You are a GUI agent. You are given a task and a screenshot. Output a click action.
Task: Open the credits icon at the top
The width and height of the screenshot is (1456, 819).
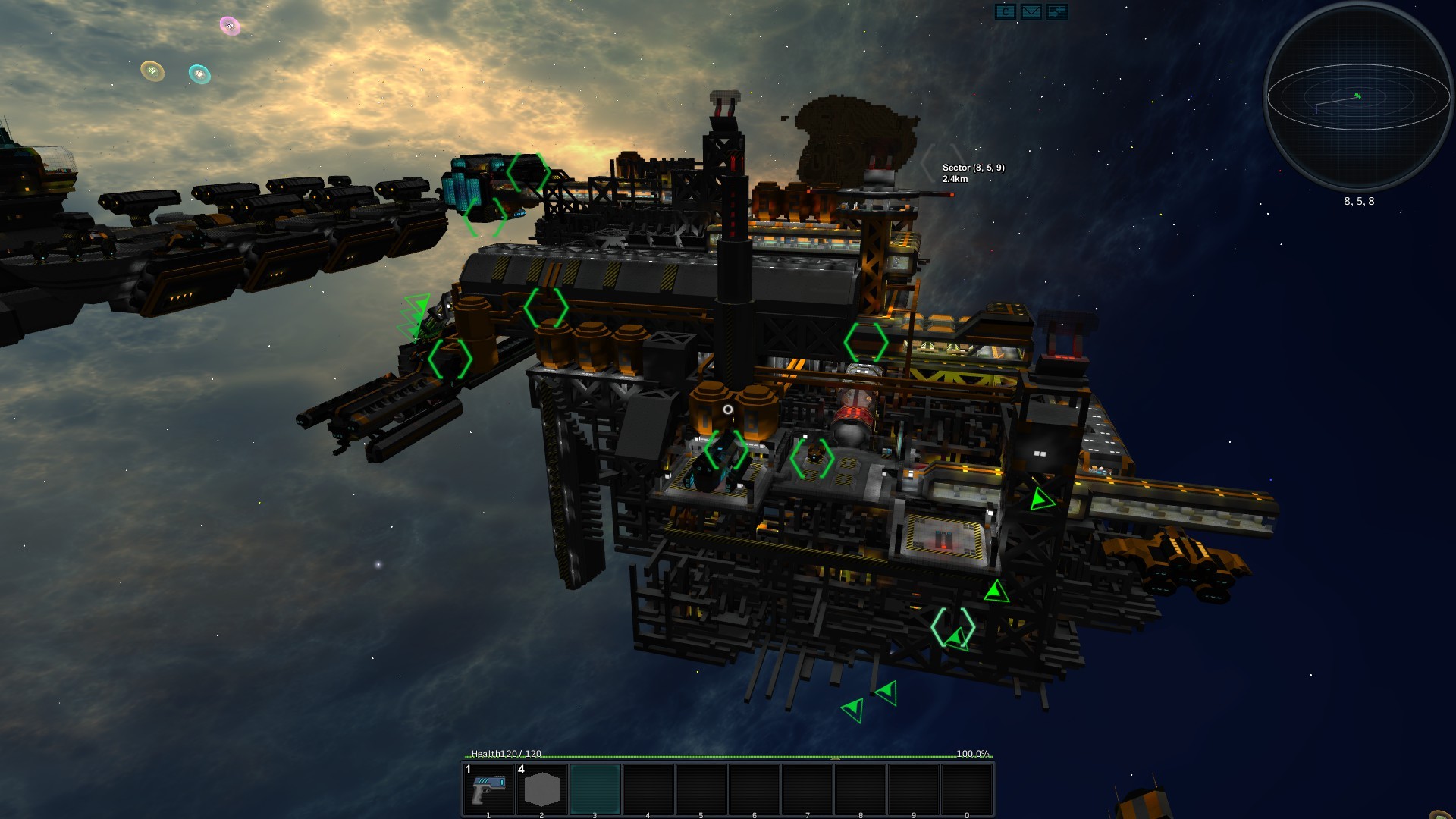click(x=1005, y=12)
